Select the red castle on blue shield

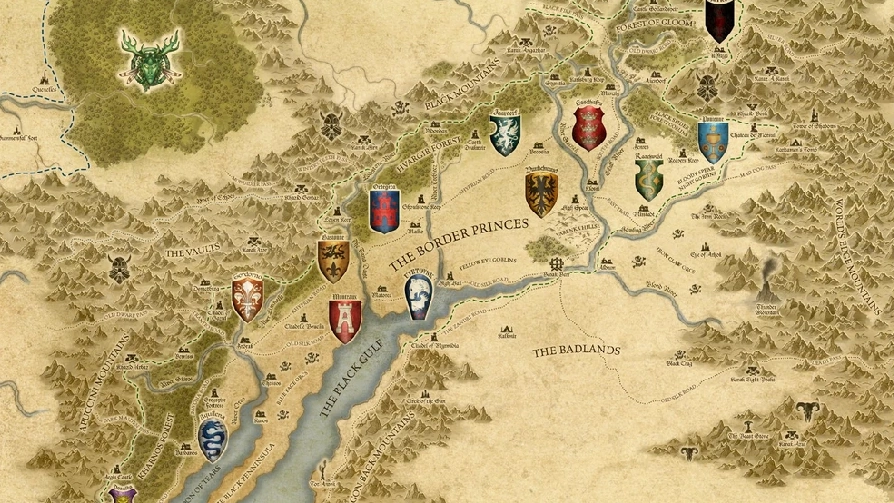pos(384,209)
